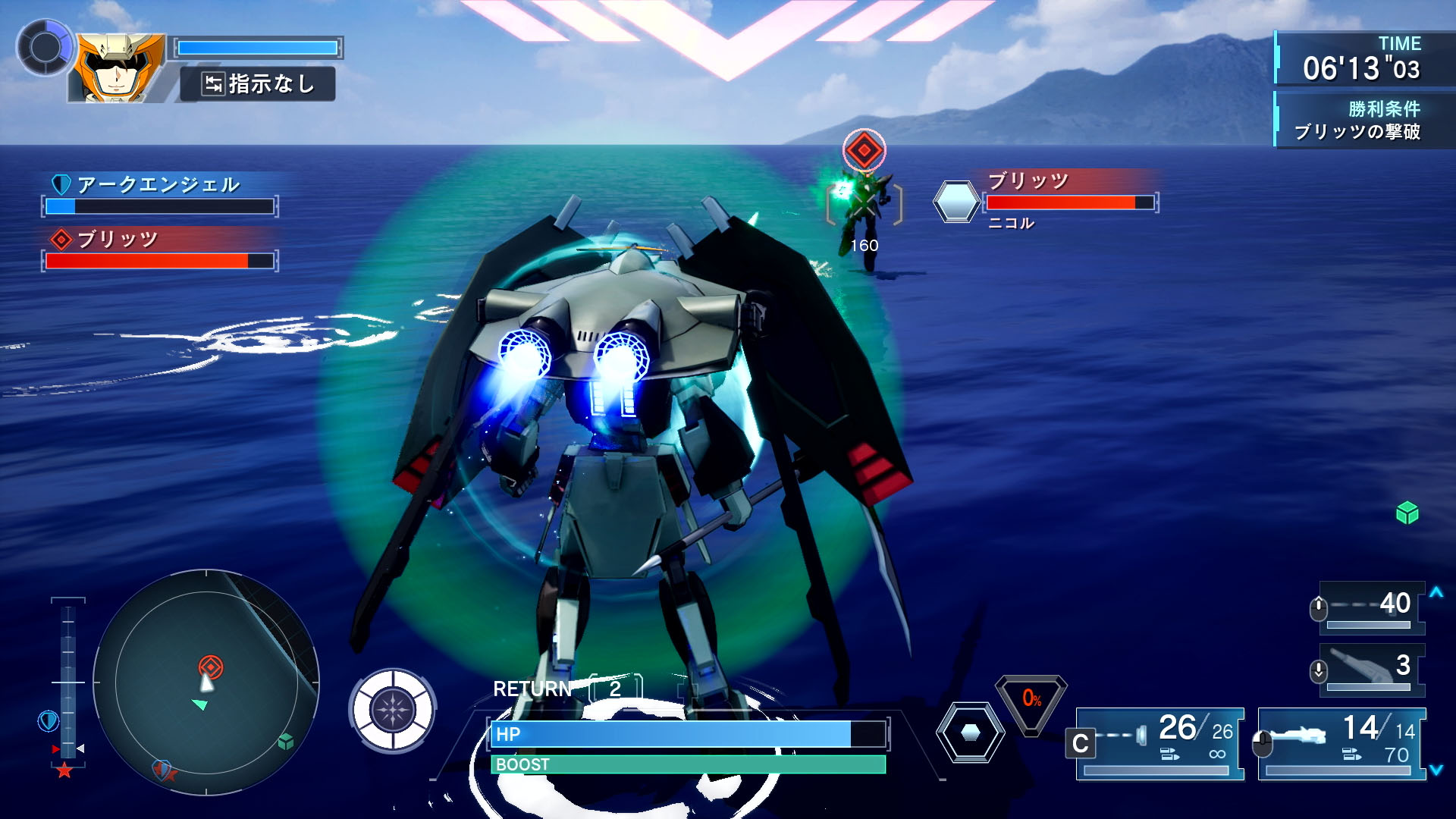This screenshot has height=819, width=1456.
Task: Open the 指示なし command panel
Action: tap(258, 83)
